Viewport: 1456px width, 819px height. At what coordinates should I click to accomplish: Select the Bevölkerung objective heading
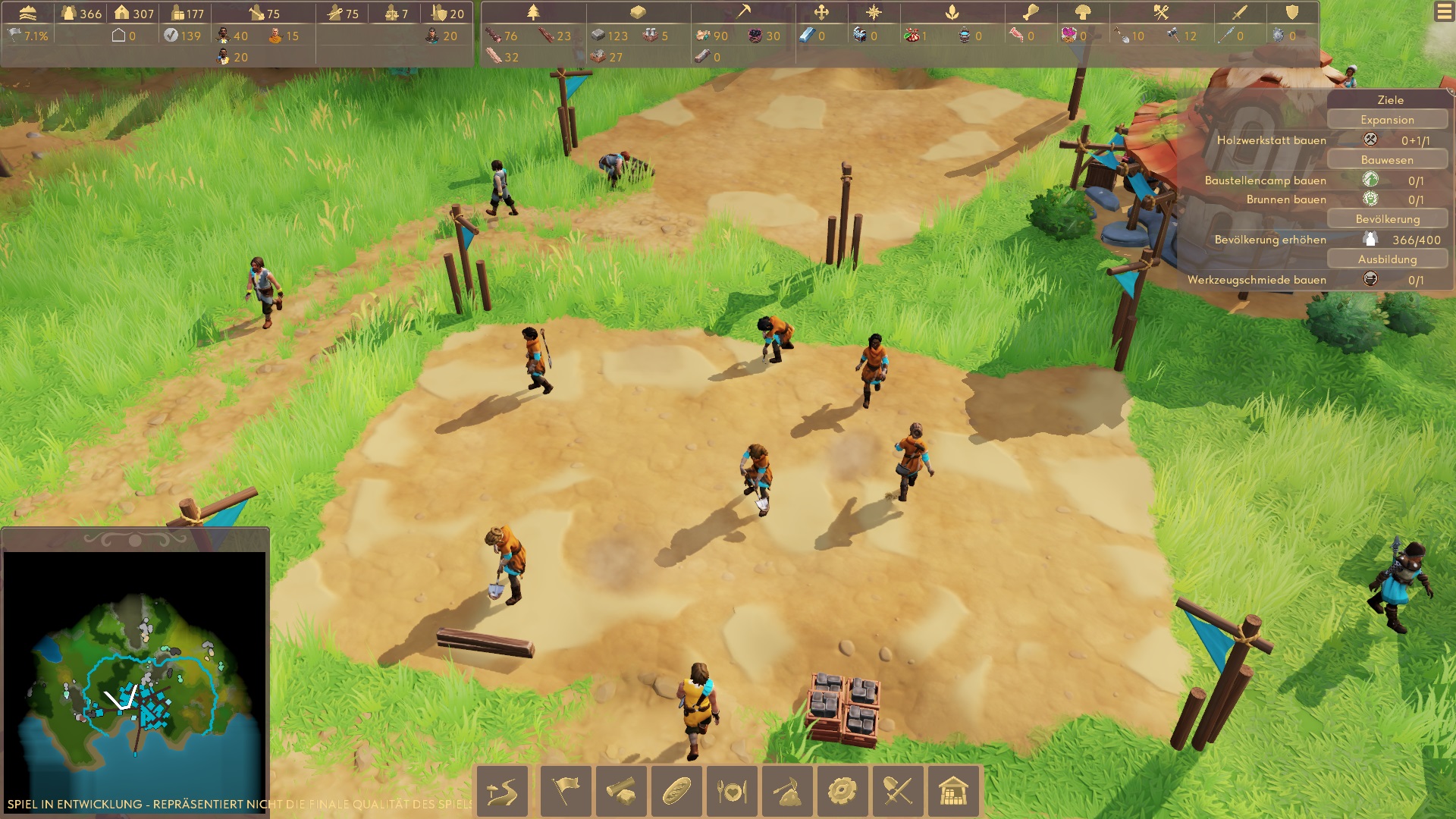coord(1387,219)
